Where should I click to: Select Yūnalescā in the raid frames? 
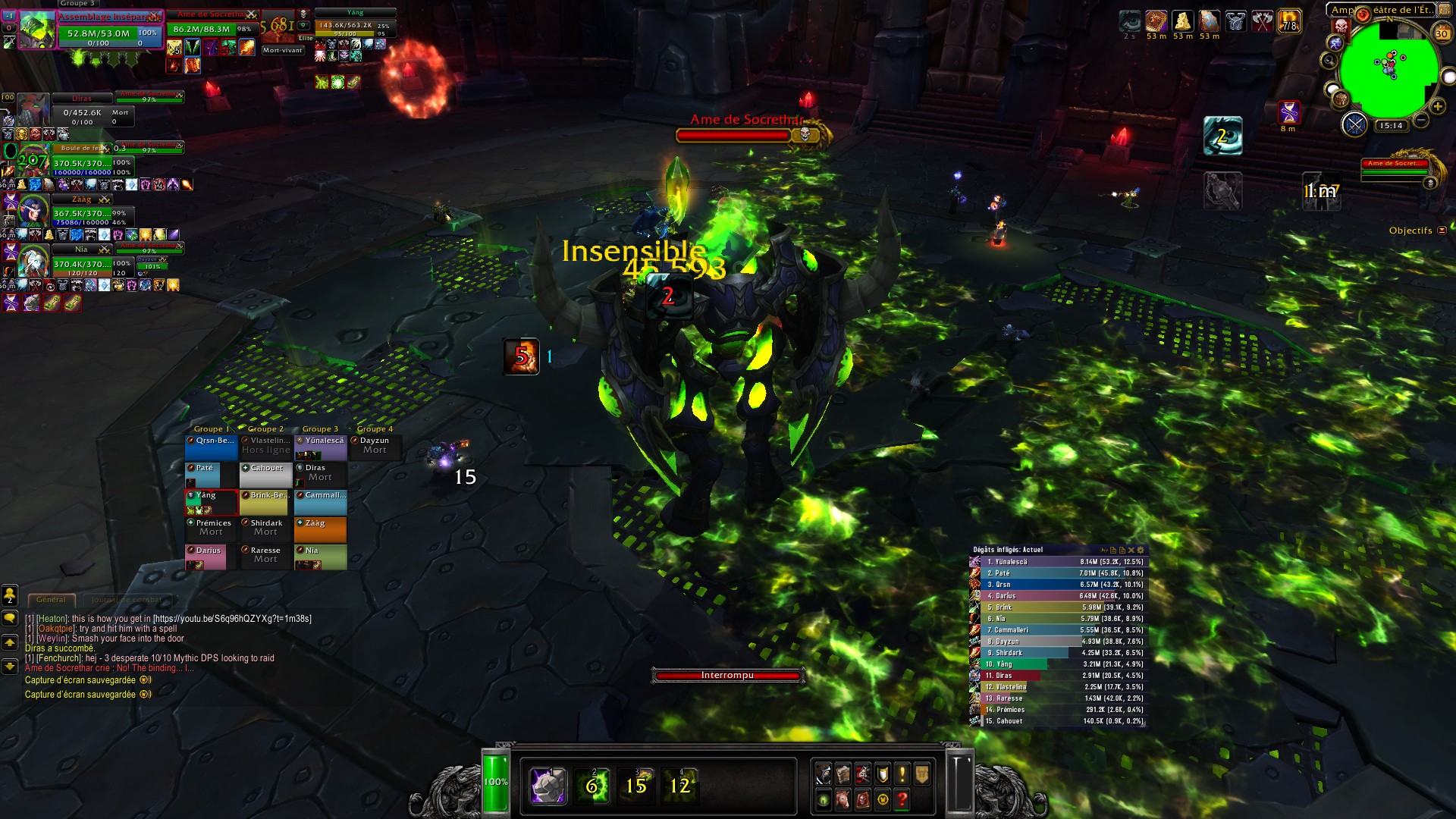(x=321, y=447)
